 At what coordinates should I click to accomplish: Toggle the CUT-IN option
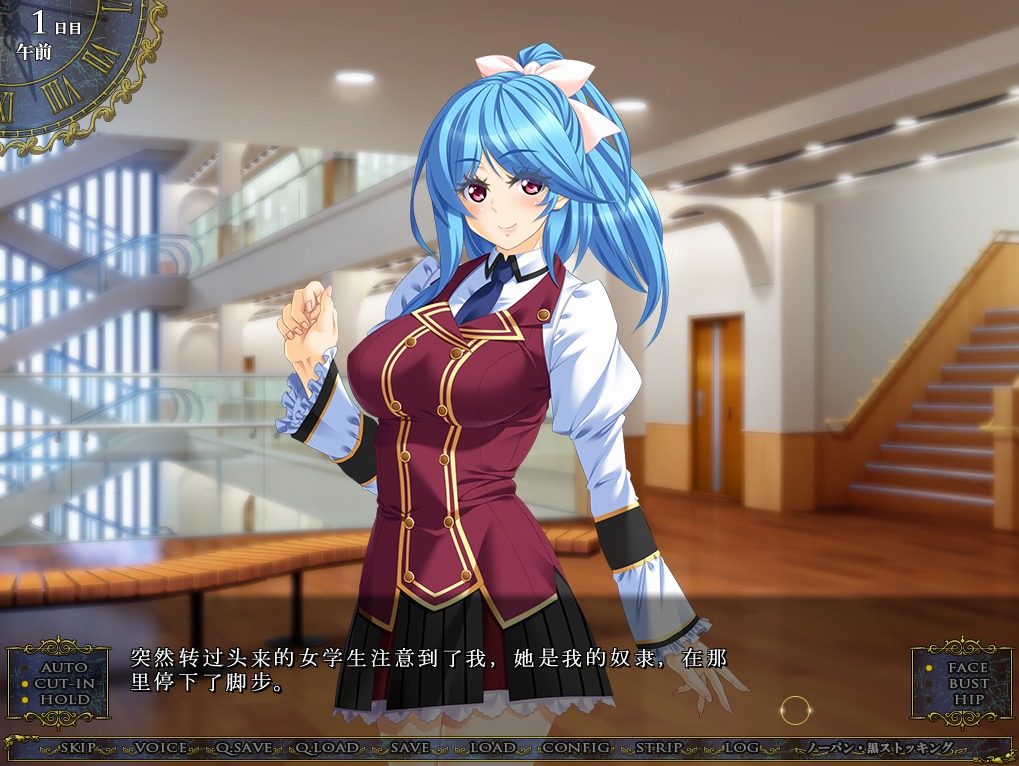(x=64, y=683)
